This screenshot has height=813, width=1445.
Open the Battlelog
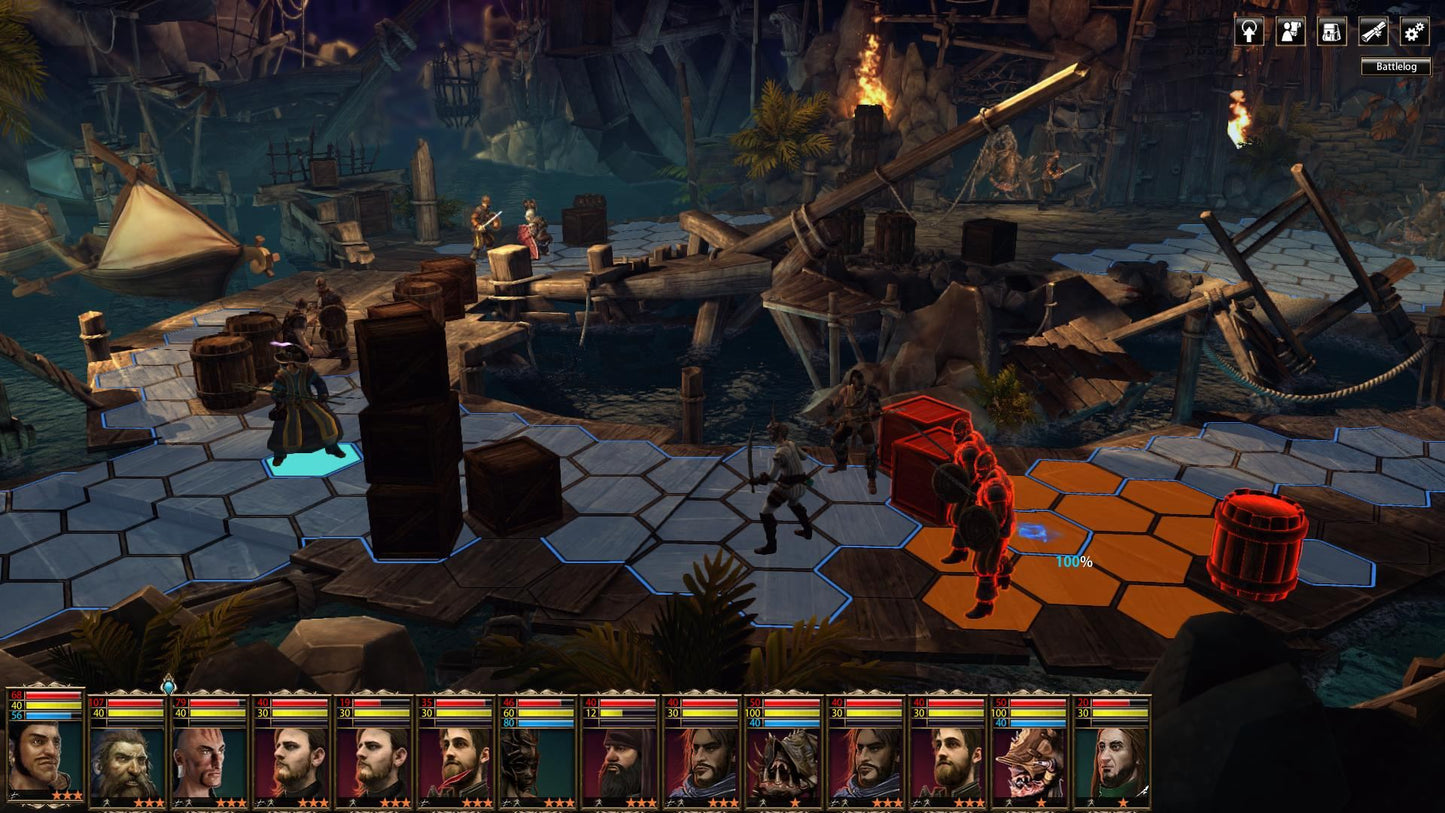1396,67
